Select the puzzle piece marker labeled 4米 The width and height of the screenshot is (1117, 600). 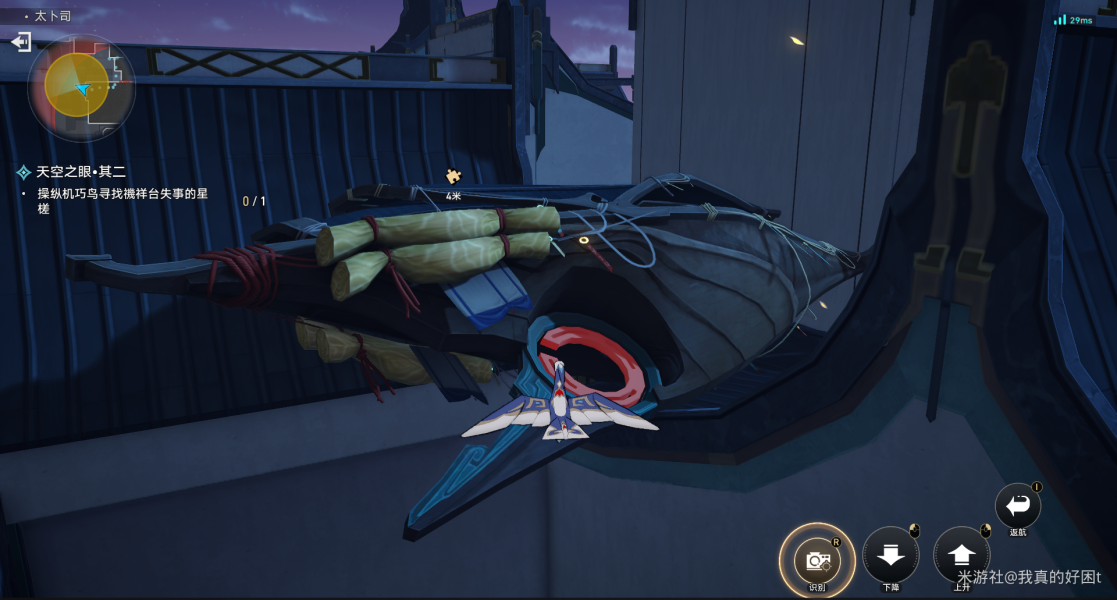(453, 177)
